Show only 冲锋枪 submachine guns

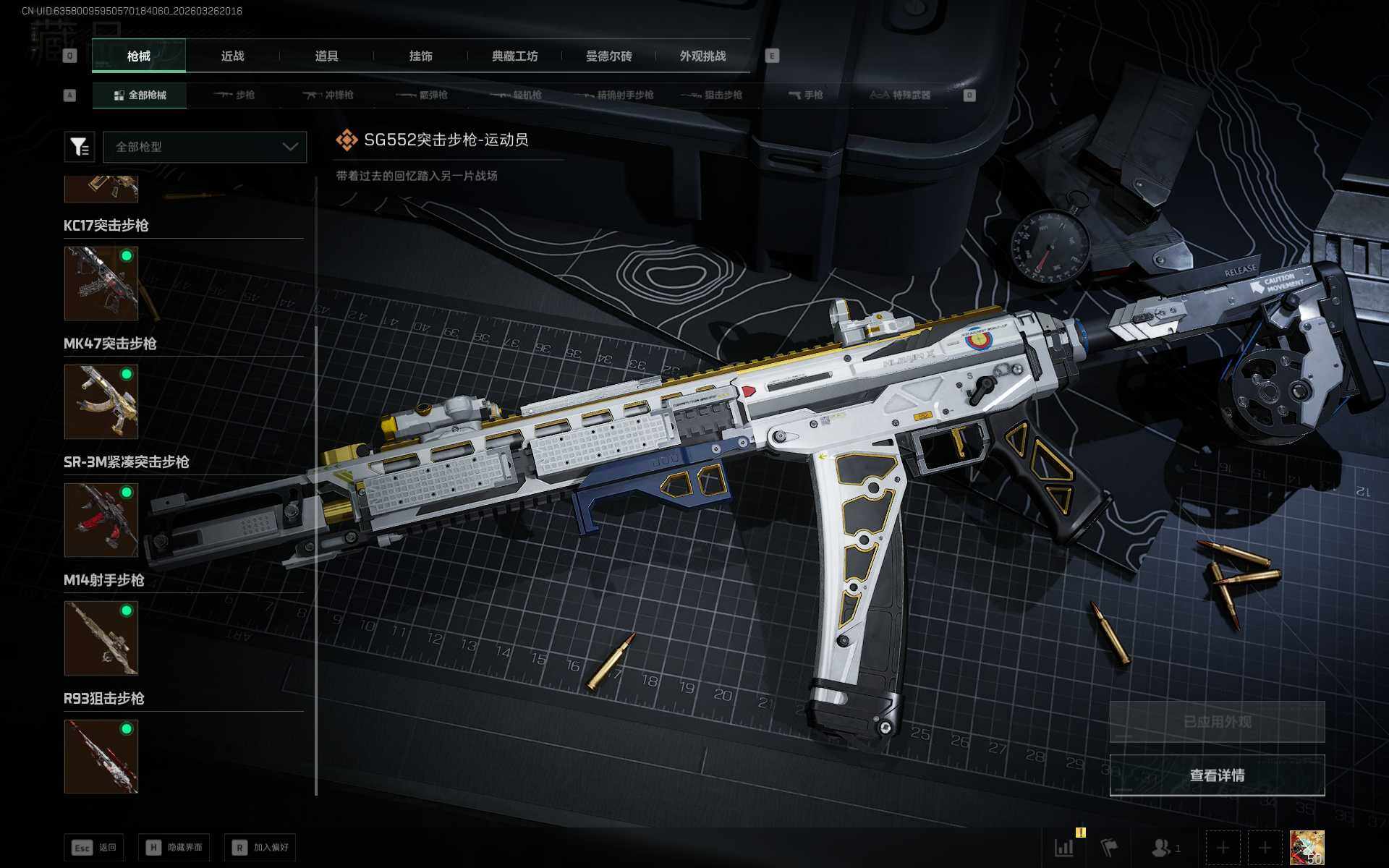(x=328, y=95)
